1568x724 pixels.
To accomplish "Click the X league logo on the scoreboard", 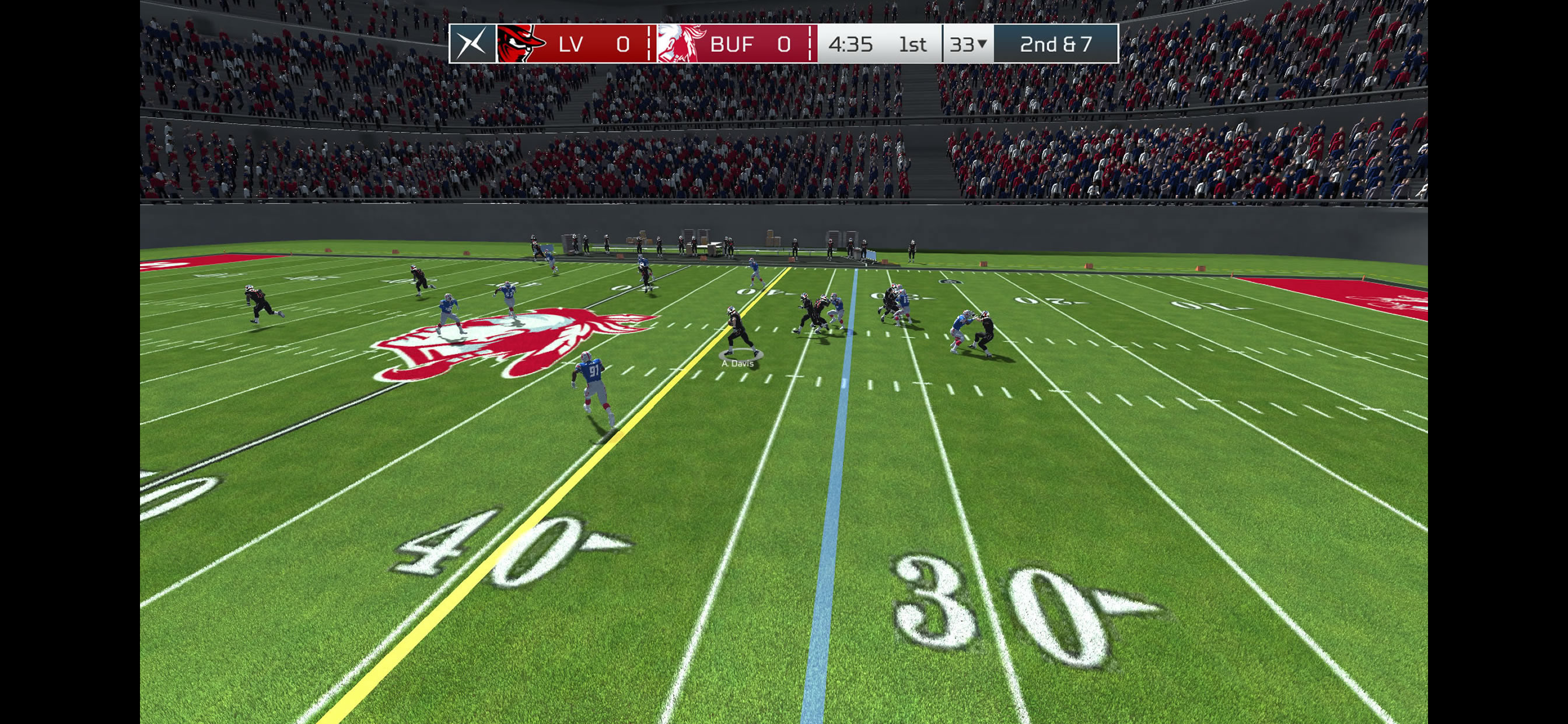I will pyautogui.click(x=473, y=44).
